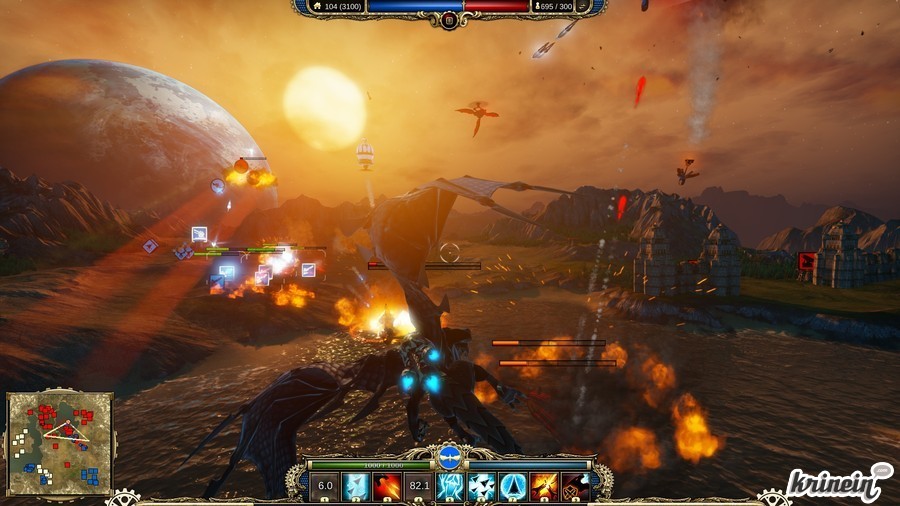900x506 pixels.
Task: Cast the blue lightning figure skill
Action: pyautogui.click(x=450, y=487)
